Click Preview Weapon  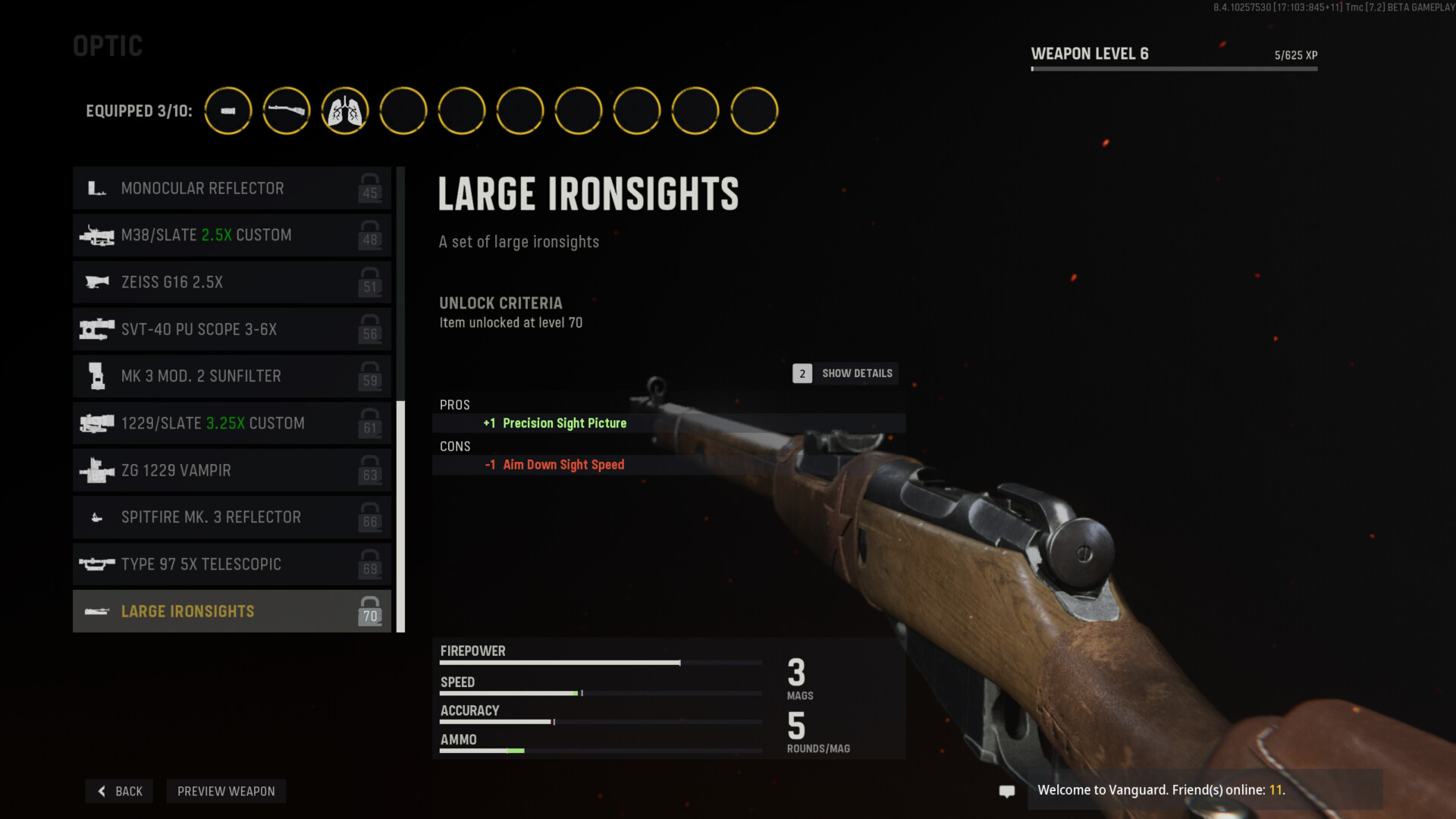point(226,791)
